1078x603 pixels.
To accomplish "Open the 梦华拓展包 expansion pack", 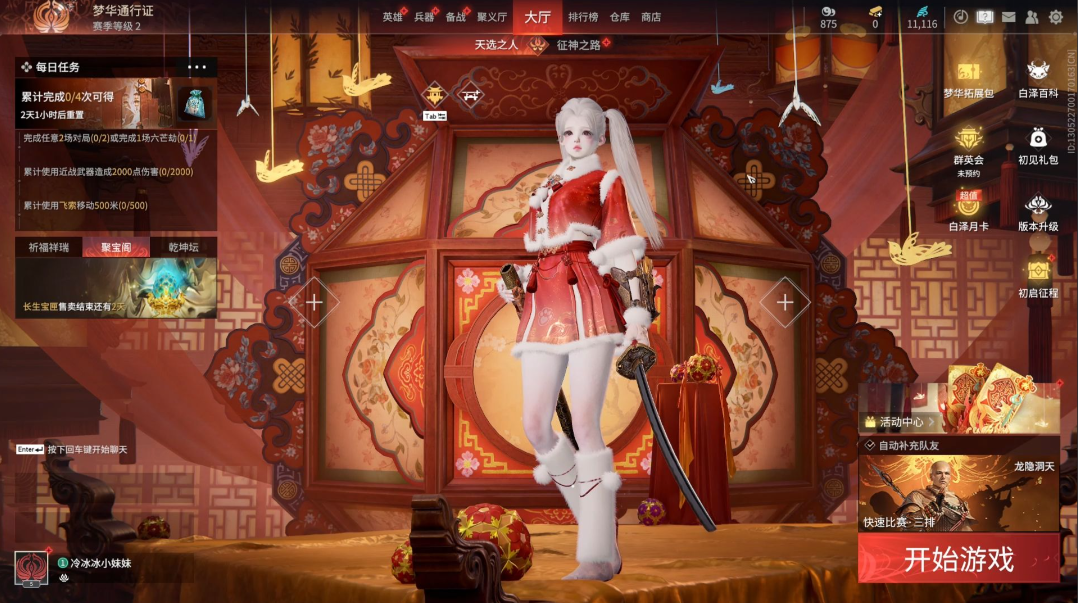I will pyautogui.click(x=968, y=79).
